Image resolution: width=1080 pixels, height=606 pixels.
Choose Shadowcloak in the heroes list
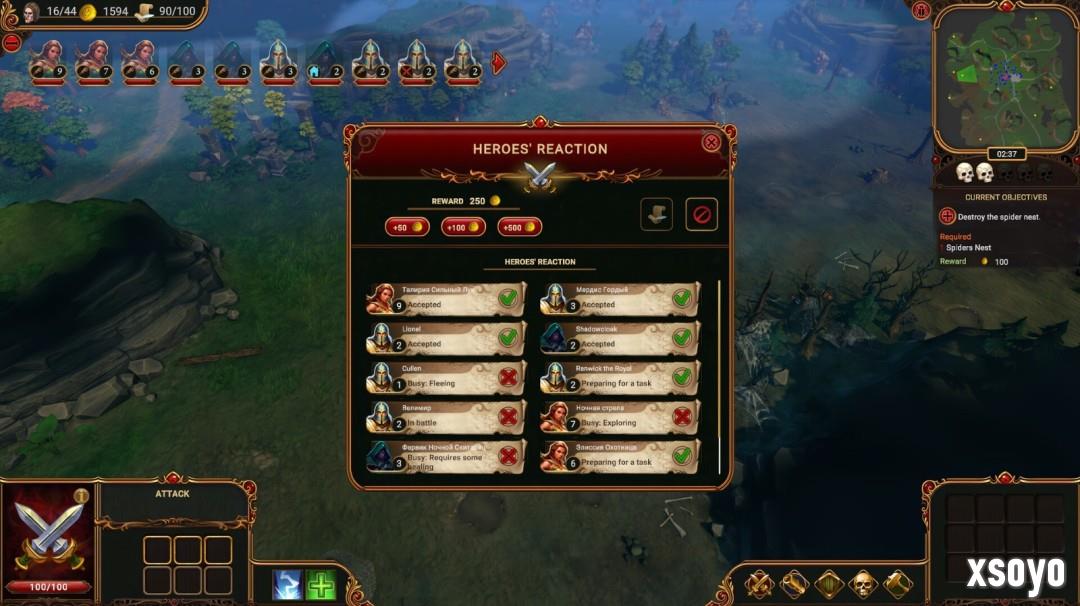(x=620, y=338)
